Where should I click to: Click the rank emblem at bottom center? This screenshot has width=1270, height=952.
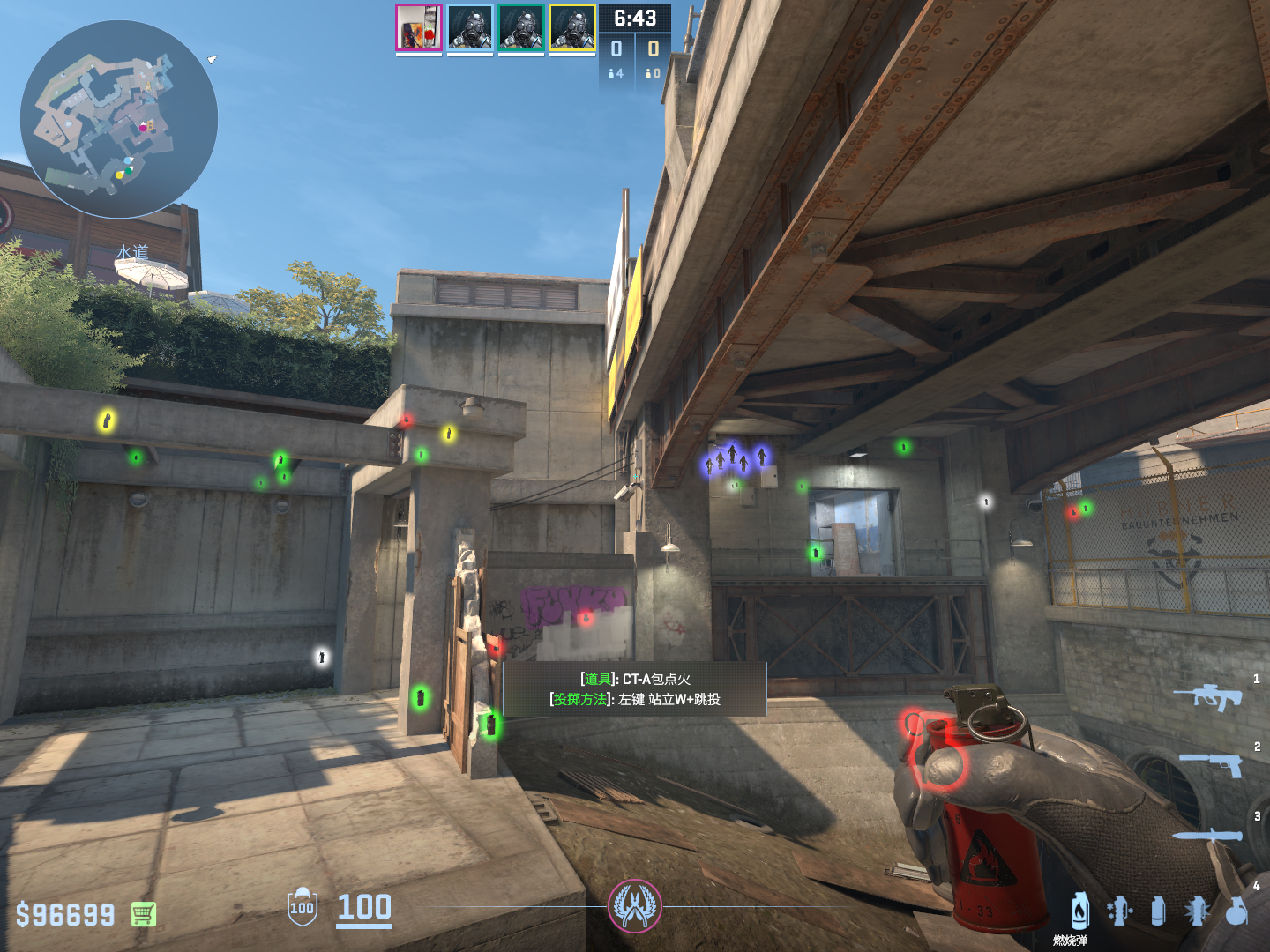635,906
